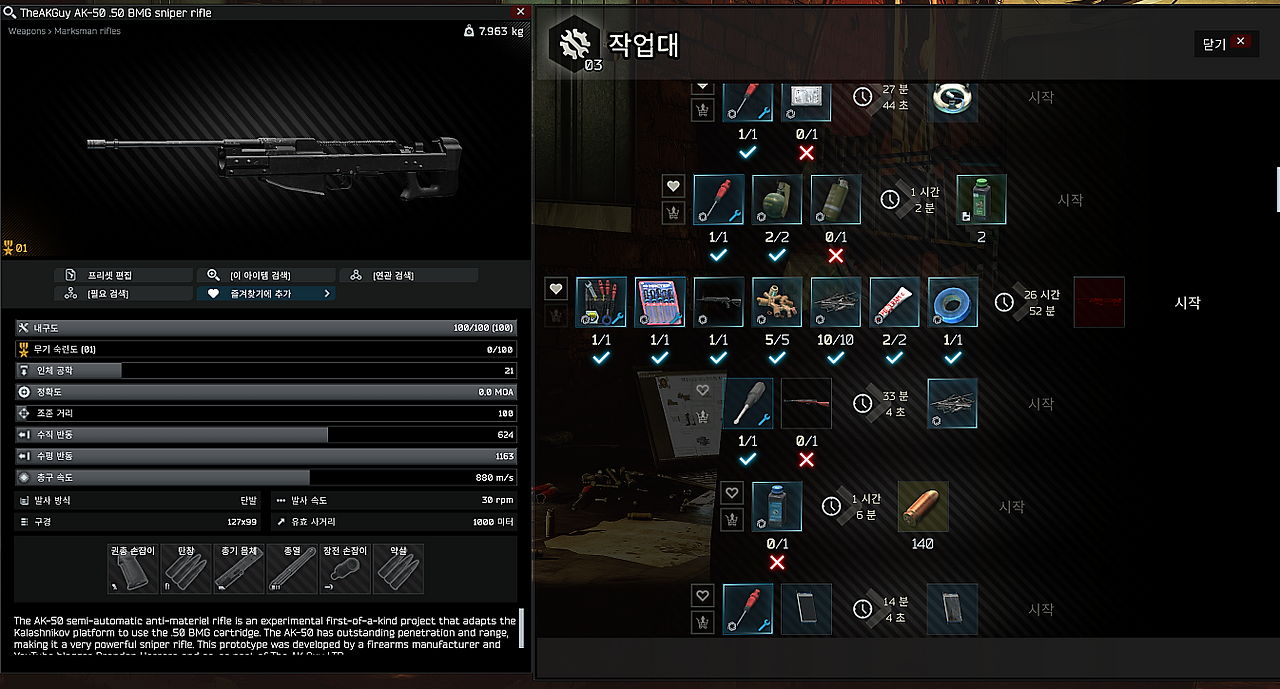Click the bullet output icon showing 140
The height and width of the screenshot is (689, 1280).
click(x=922, y=507)
